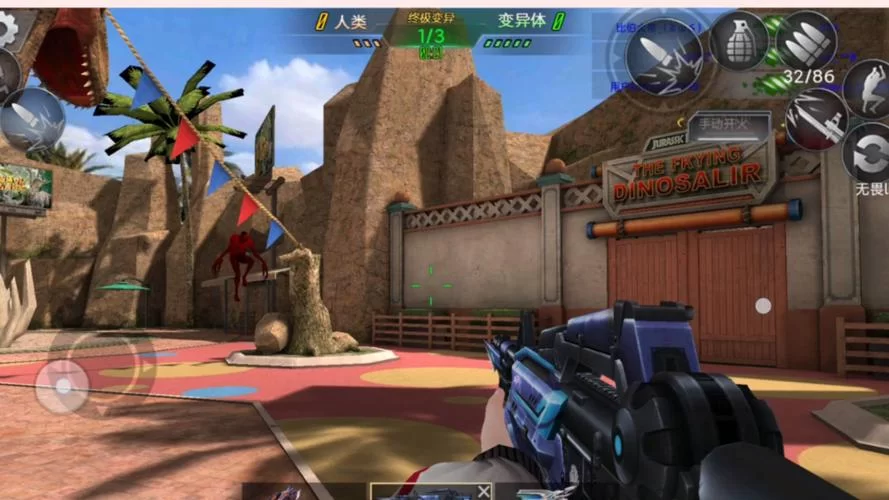Image resolution: width=889 pixels, height=500 pixels.
Task: Activate the jump figure button
Action: (x=867, y=88)
